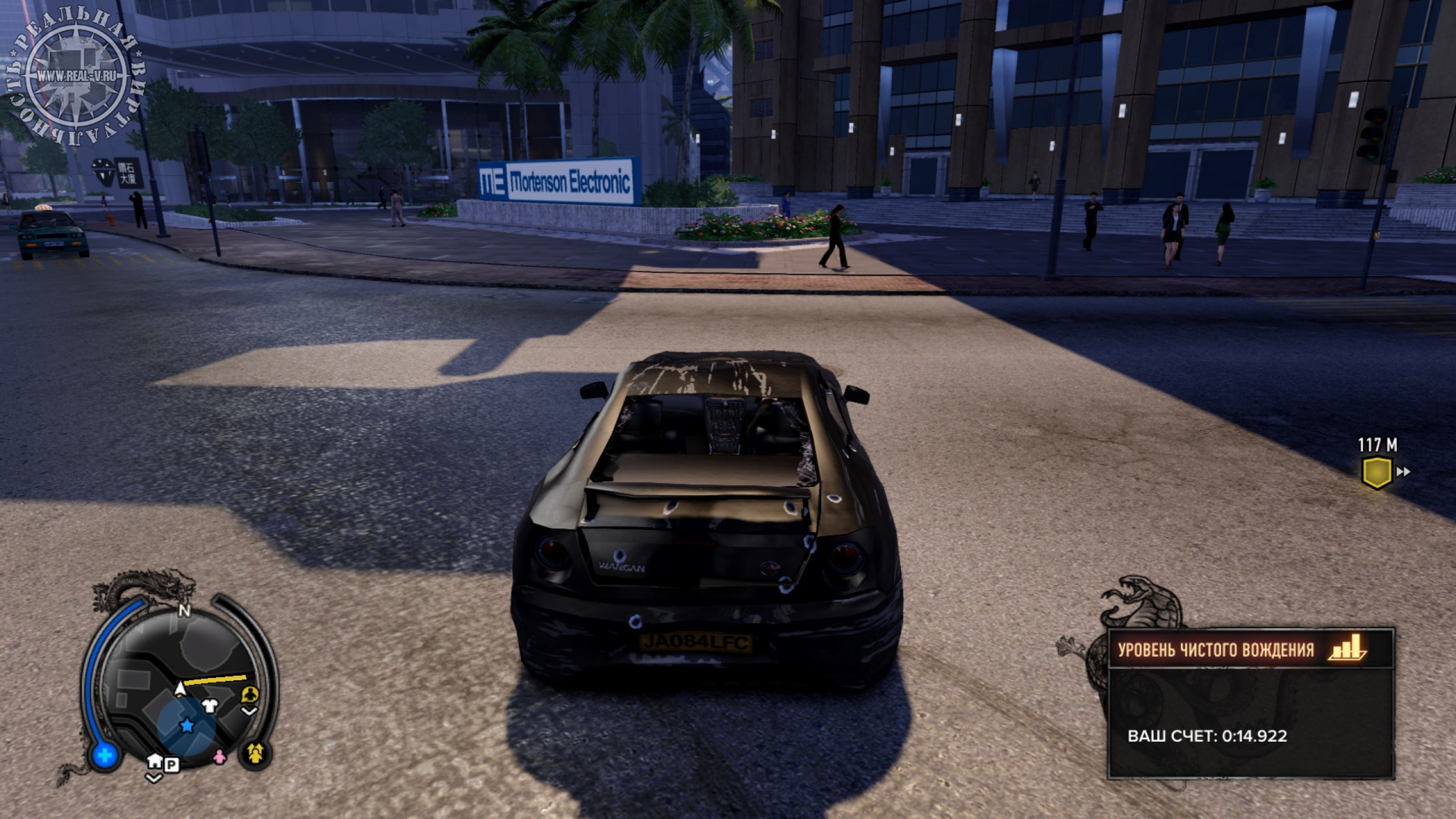
Task: Click the yellow shield objective waypoint marker
Action: pos(1377,472)
